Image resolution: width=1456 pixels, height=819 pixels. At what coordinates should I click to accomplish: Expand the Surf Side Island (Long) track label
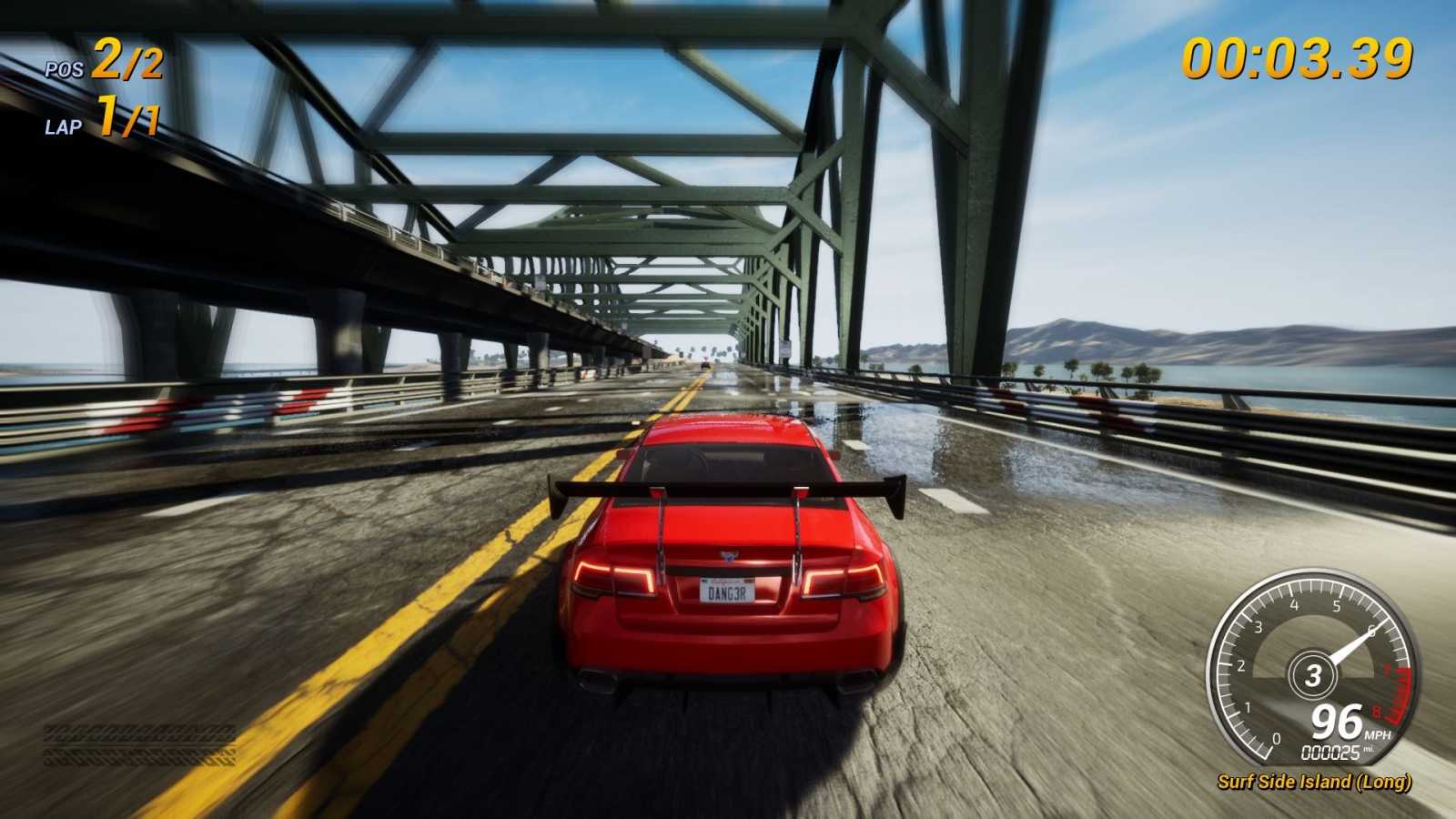coord(1314,782)
